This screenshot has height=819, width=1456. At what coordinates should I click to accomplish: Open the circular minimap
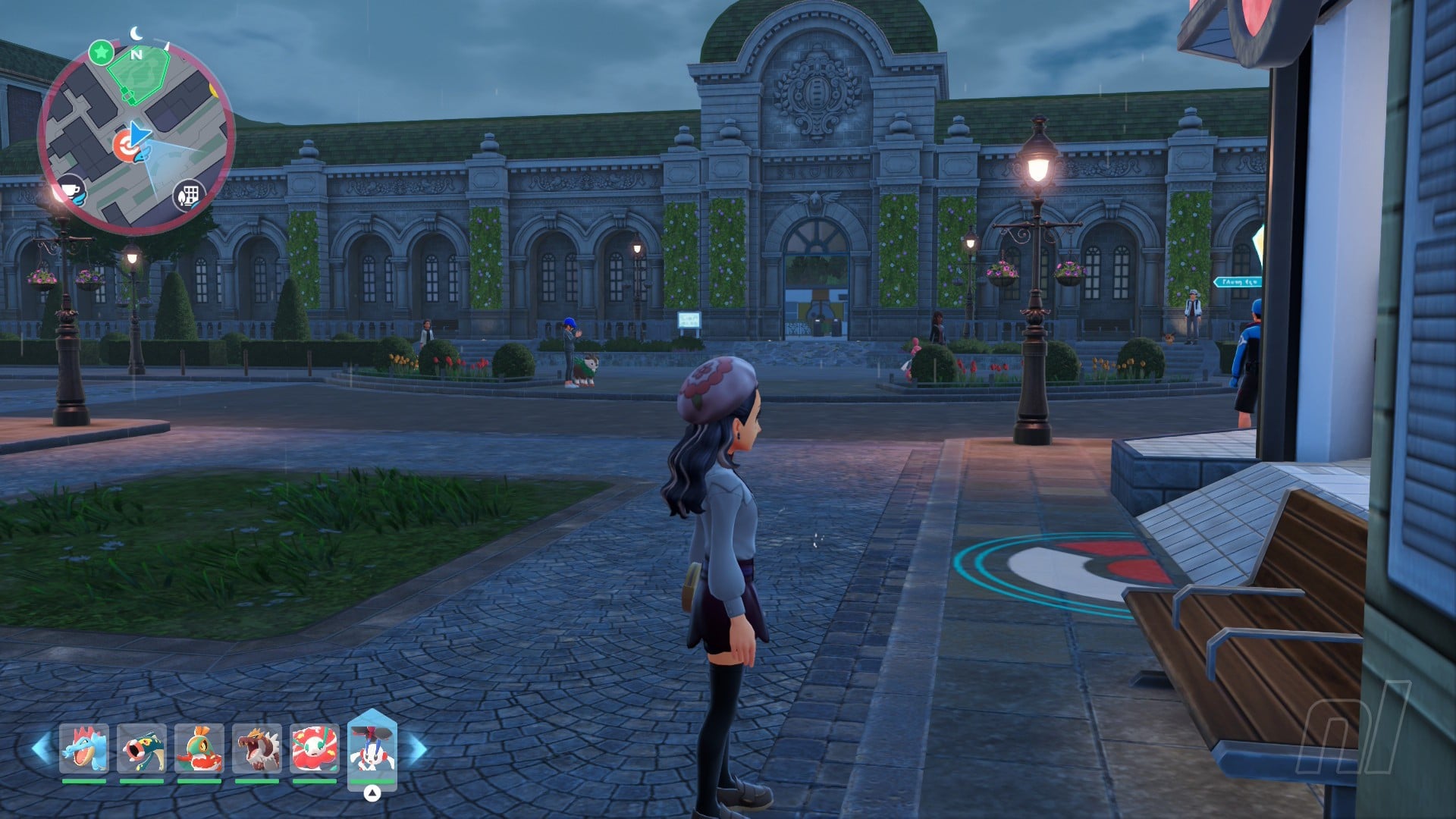pyautogui.click(x=136, y=136)
